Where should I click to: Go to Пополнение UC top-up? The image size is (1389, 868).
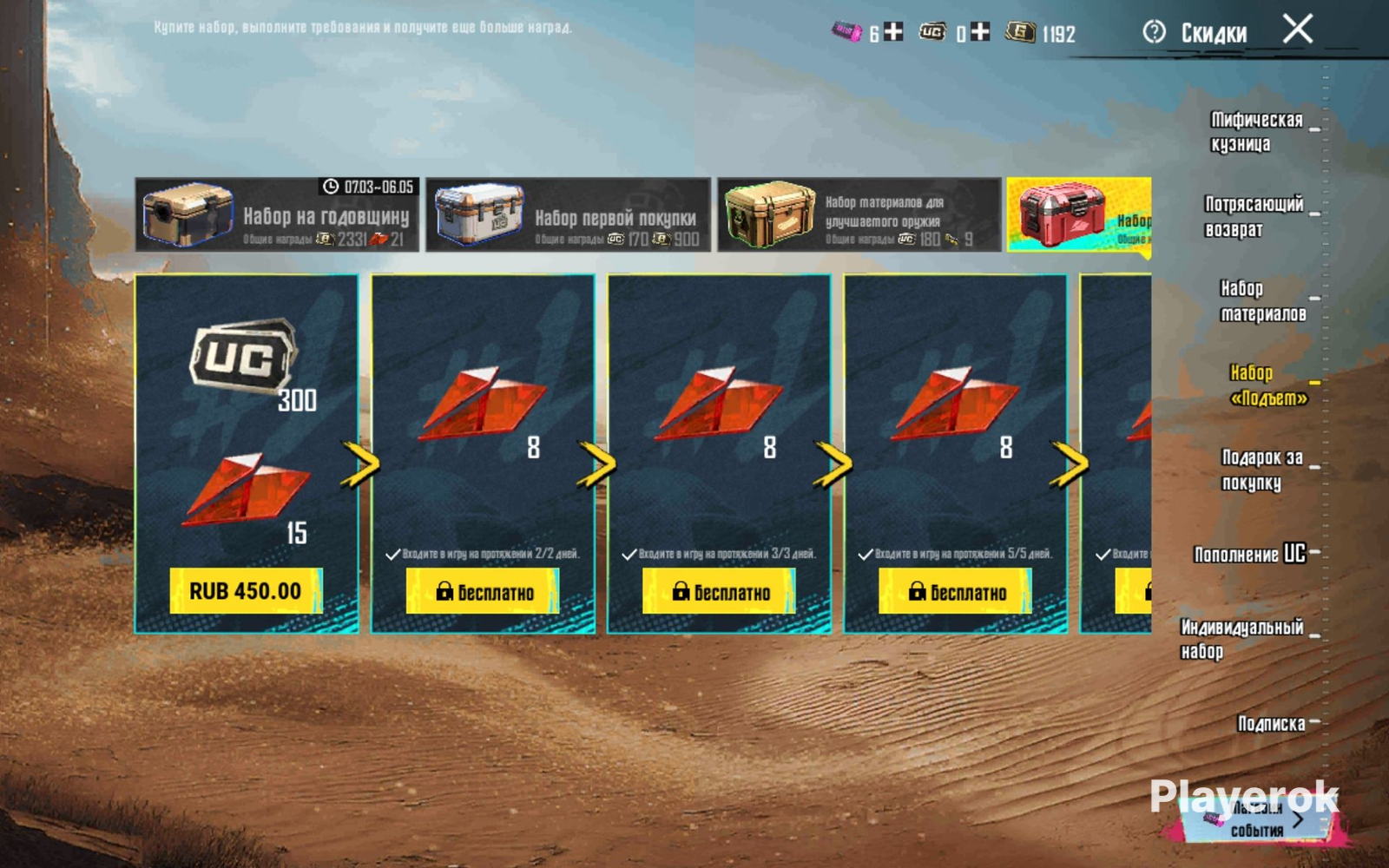click(x=1249, y=554)
